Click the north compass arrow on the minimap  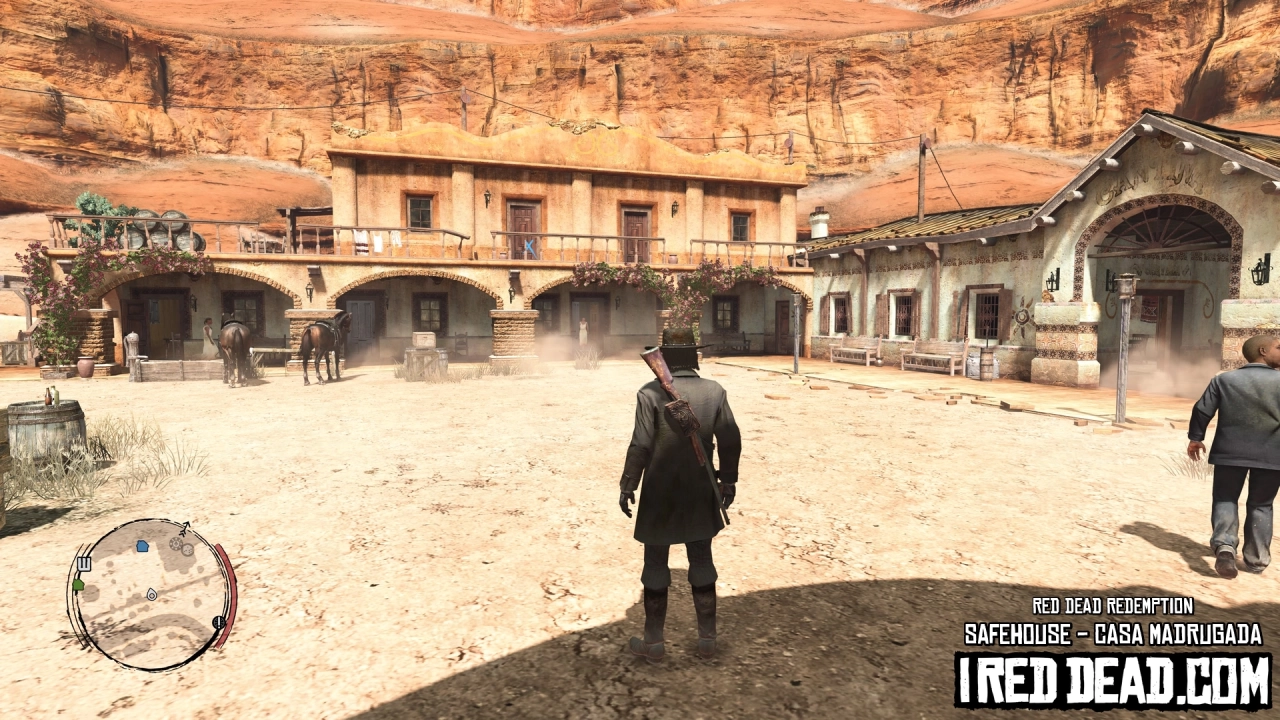(184, 526)
